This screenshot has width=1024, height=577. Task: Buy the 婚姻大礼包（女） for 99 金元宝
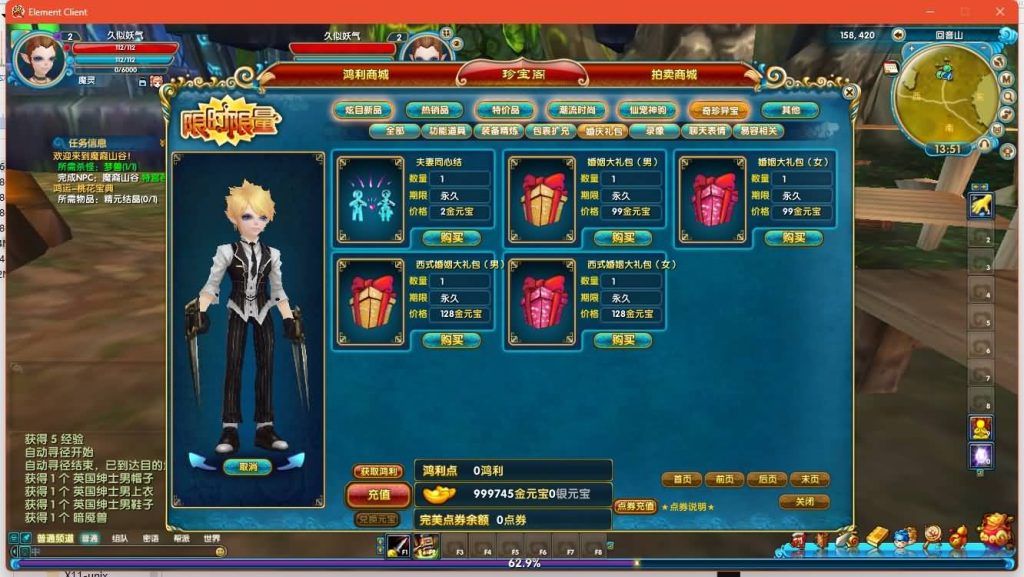pyautogui.click(x=794, y=238)
